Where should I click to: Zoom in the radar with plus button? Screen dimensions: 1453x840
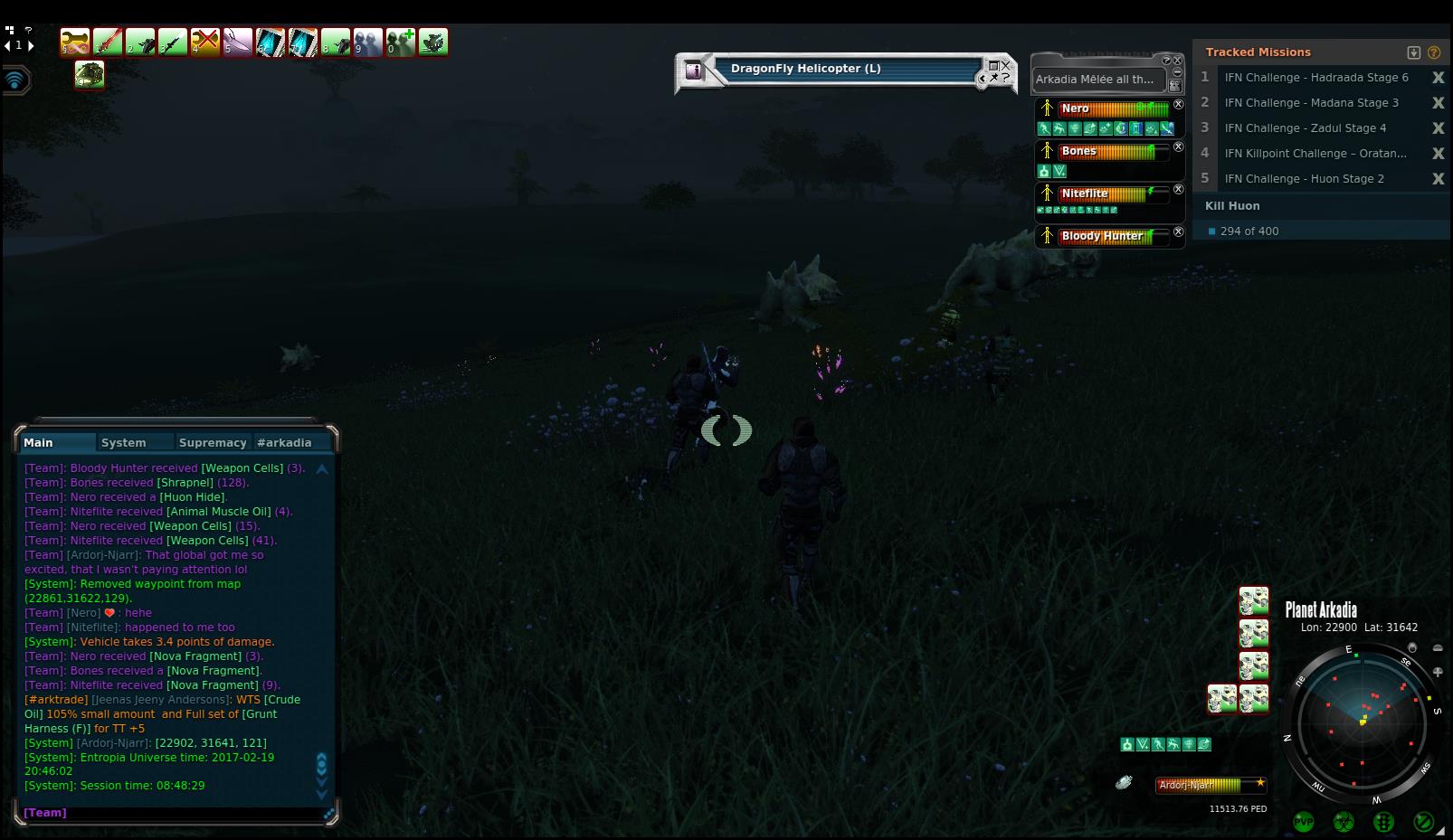pos(1438,672)
